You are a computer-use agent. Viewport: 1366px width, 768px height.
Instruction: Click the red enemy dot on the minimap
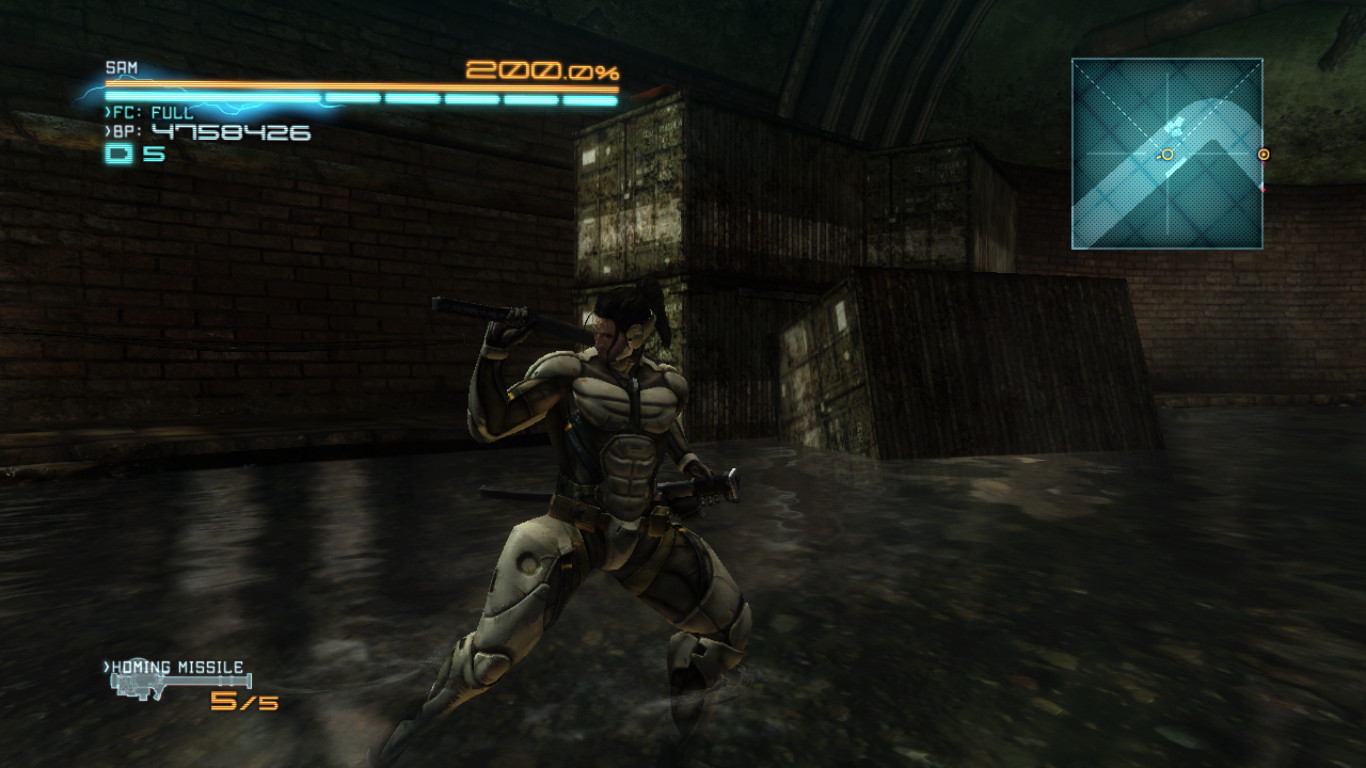1264,190
